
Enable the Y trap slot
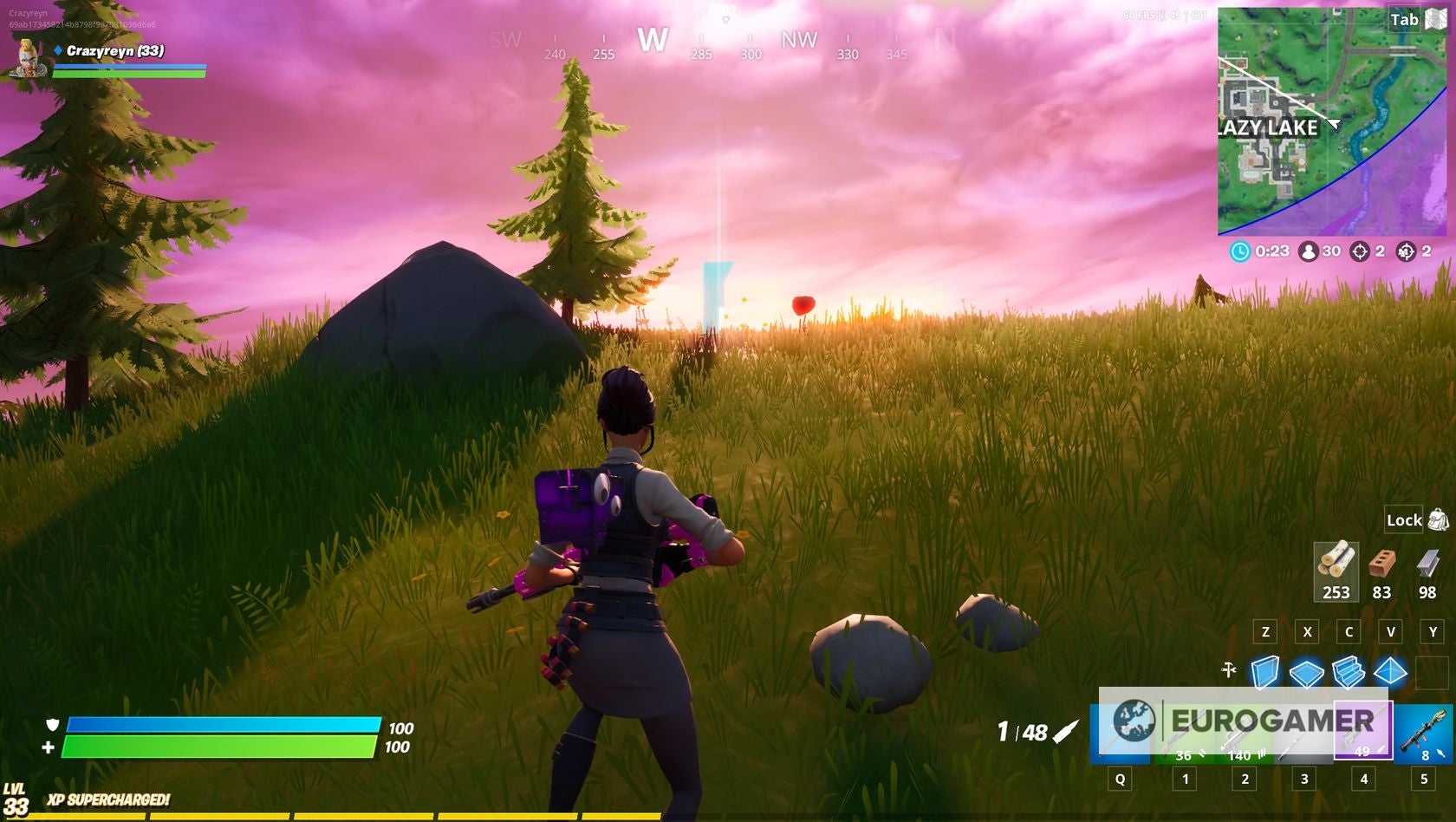[x=1432, y=630]
